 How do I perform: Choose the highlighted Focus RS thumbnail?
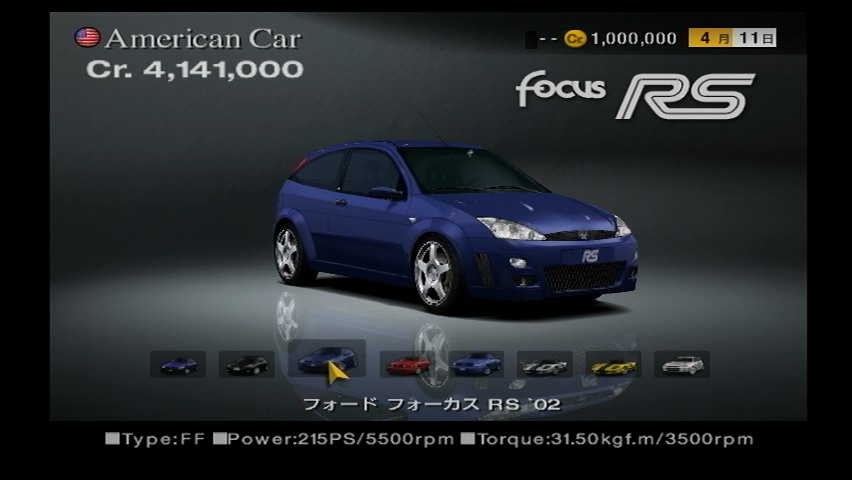click(327, 359)
